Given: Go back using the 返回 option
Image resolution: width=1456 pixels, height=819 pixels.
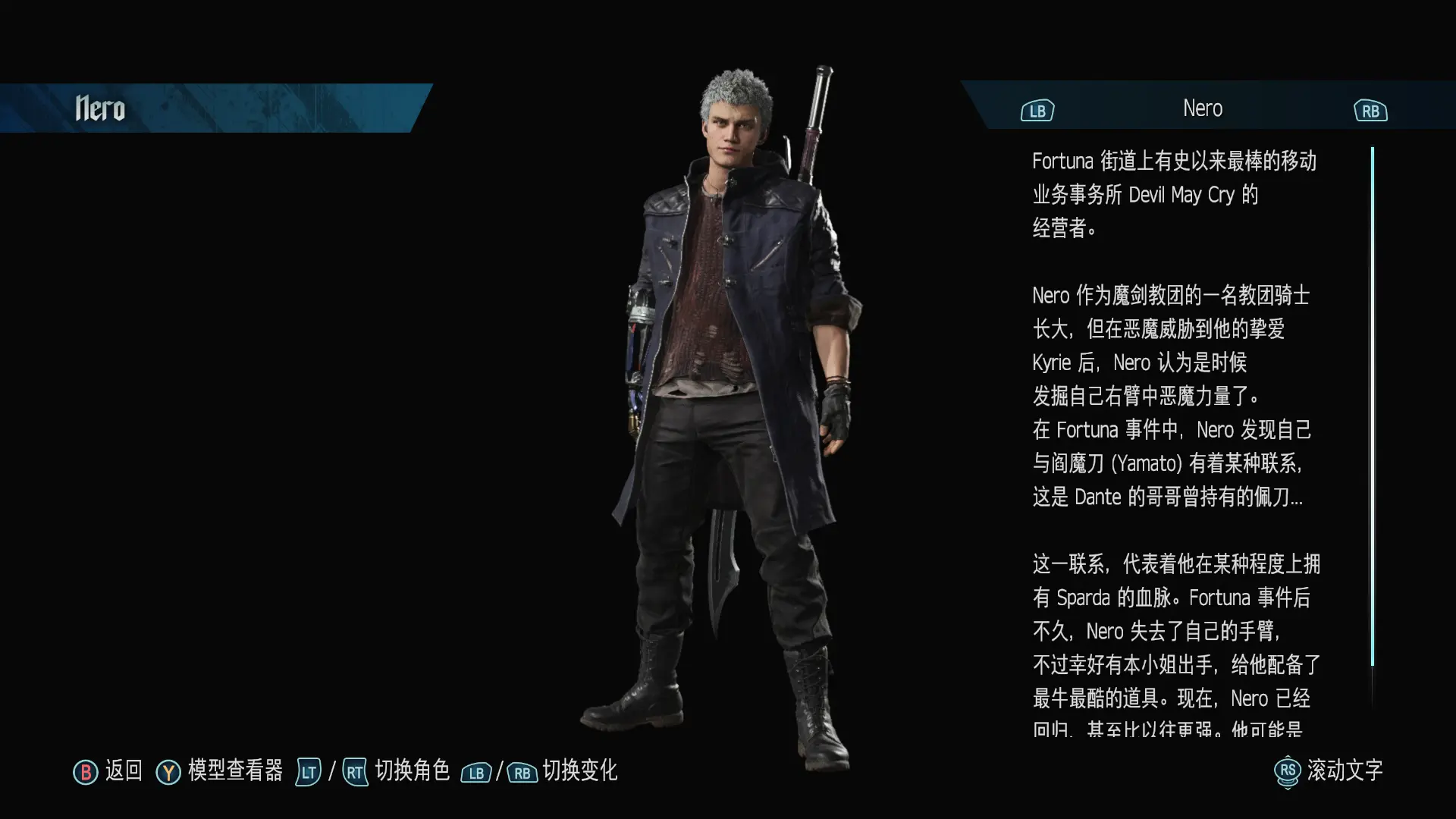Looking at the screenshot, I should pos(108,771).
